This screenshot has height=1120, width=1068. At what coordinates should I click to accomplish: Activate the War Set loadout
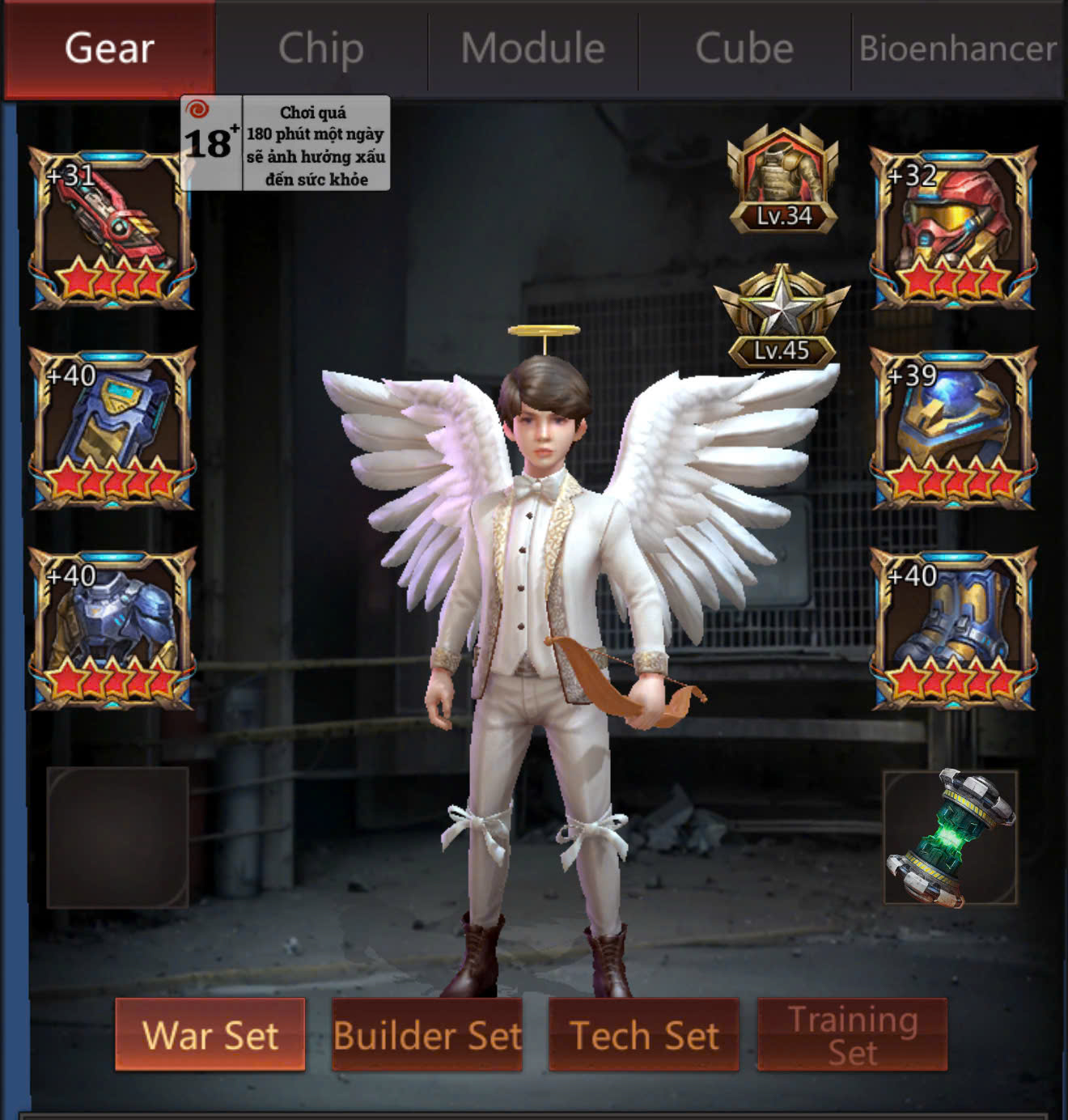[x=210, y=1035]
